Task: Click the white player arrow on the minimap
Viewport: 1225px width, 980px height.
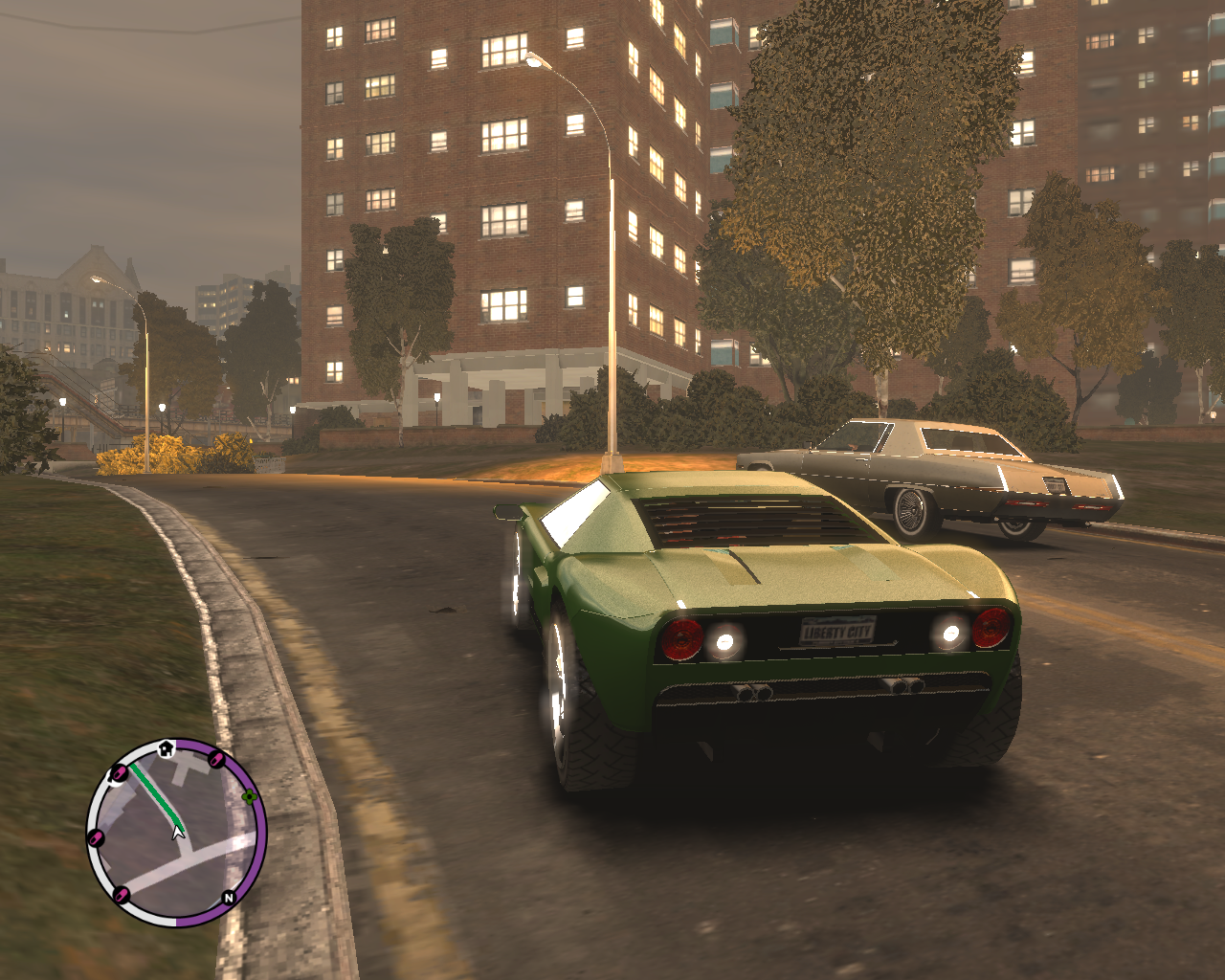Action: pyautogui.click(x=178, y=833)
